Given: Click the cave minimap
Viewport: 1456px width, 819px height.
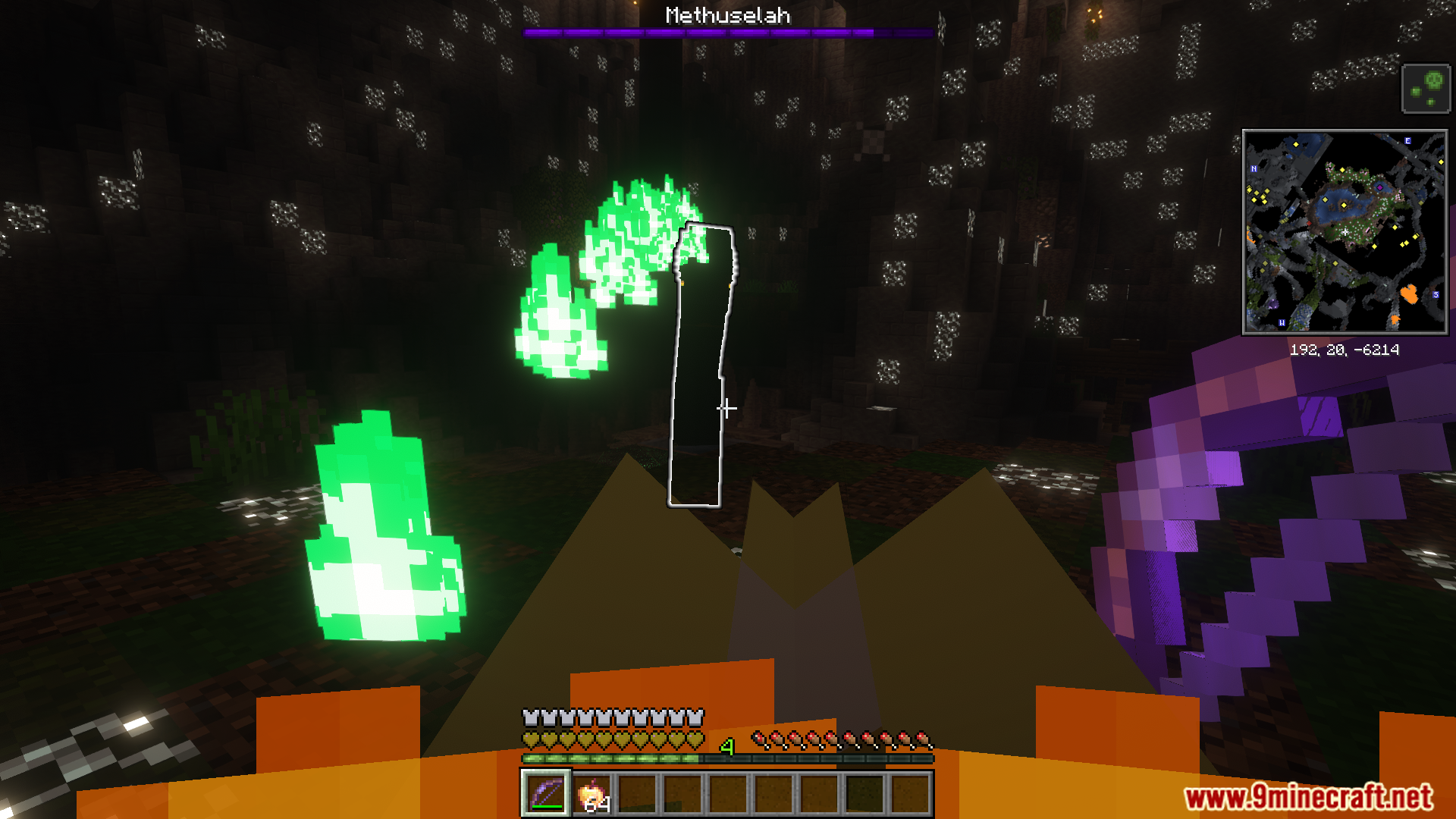Looking at the screenshot, I should click(x=1345, y=232).
